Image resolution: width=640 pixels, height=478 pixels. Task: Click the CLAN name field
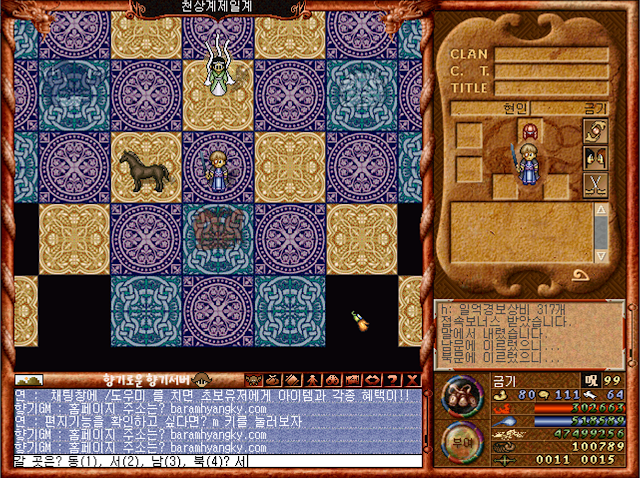coord(551,55)
